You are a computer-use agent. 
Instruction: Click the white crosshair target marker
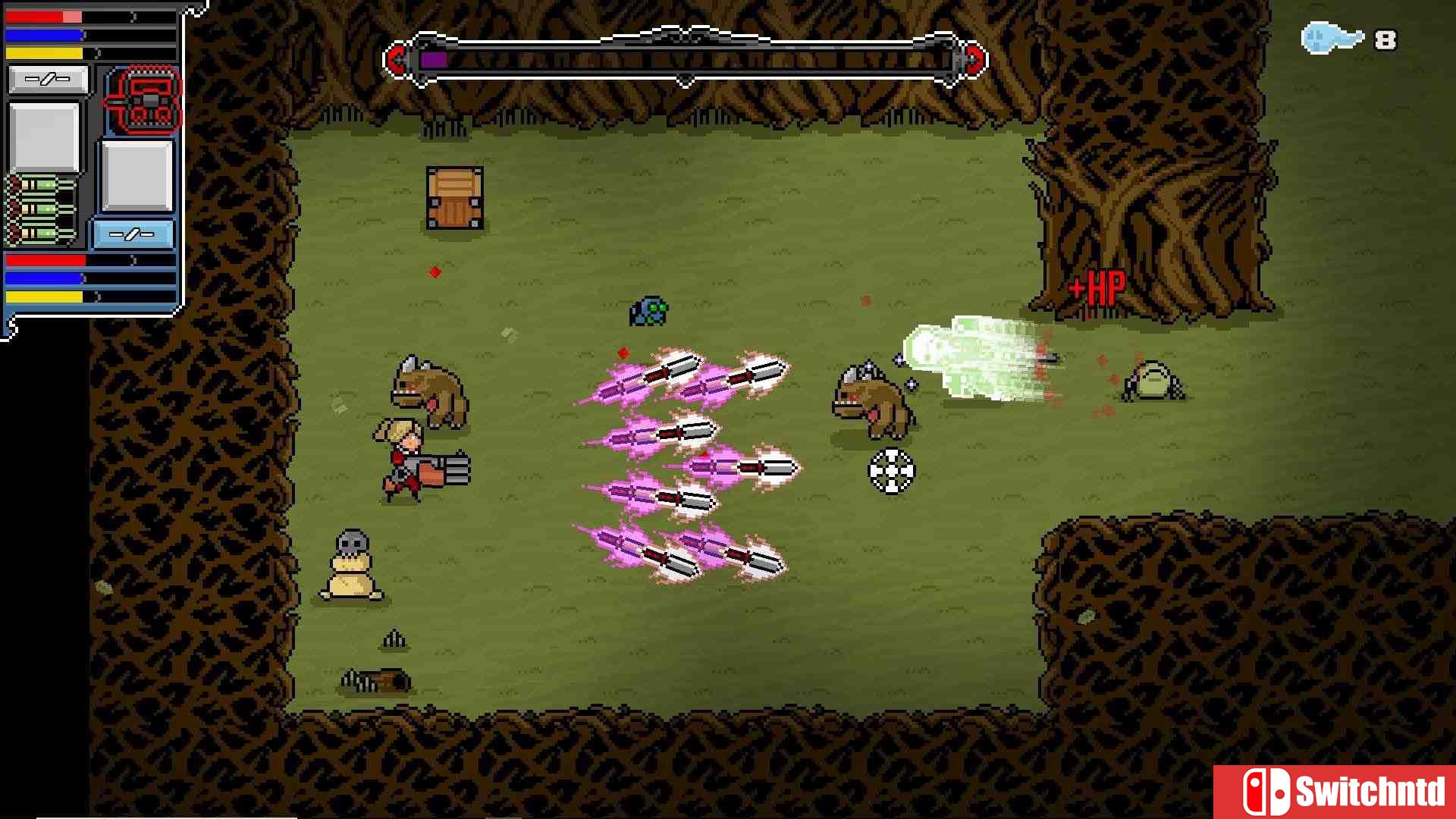893,470
